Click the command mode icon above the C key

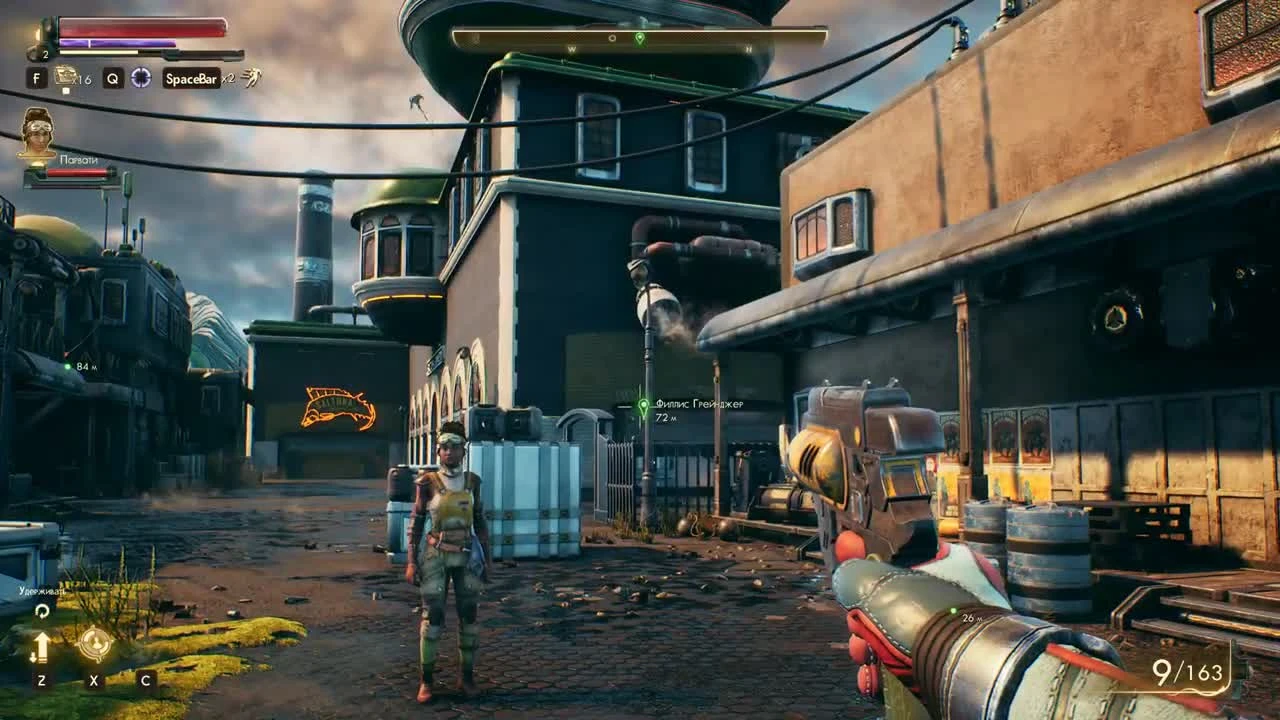[145, 645]
